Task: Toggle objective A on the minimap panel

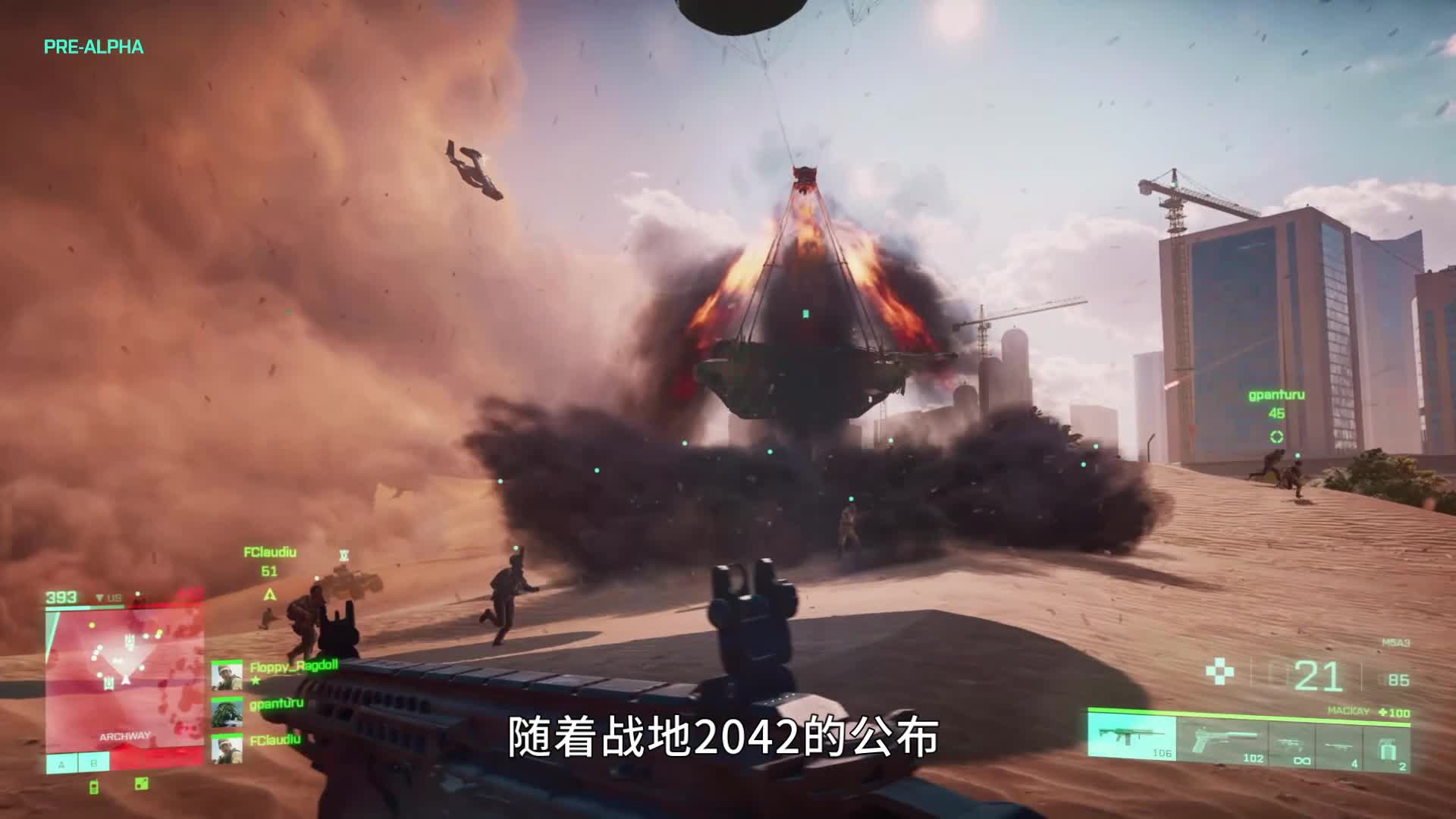Action: point(61,765)
